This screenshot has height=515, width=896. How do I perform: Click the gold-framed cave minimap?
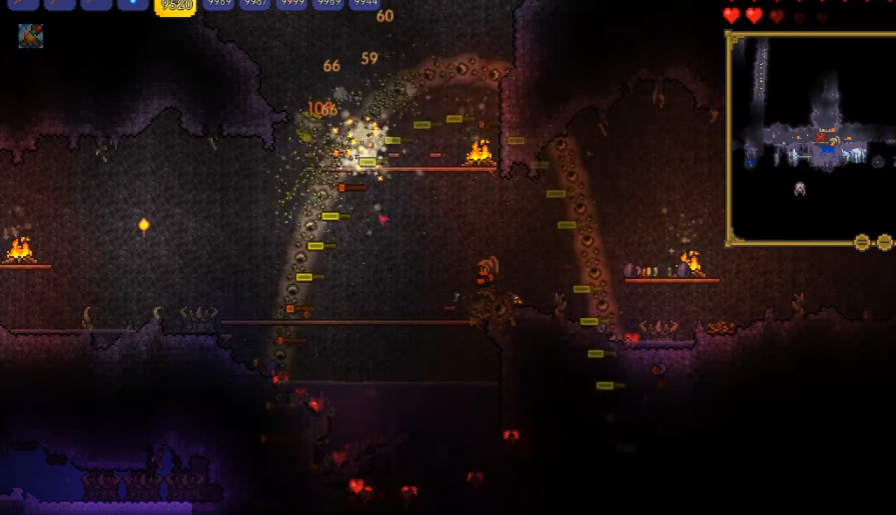click(810, 135)
